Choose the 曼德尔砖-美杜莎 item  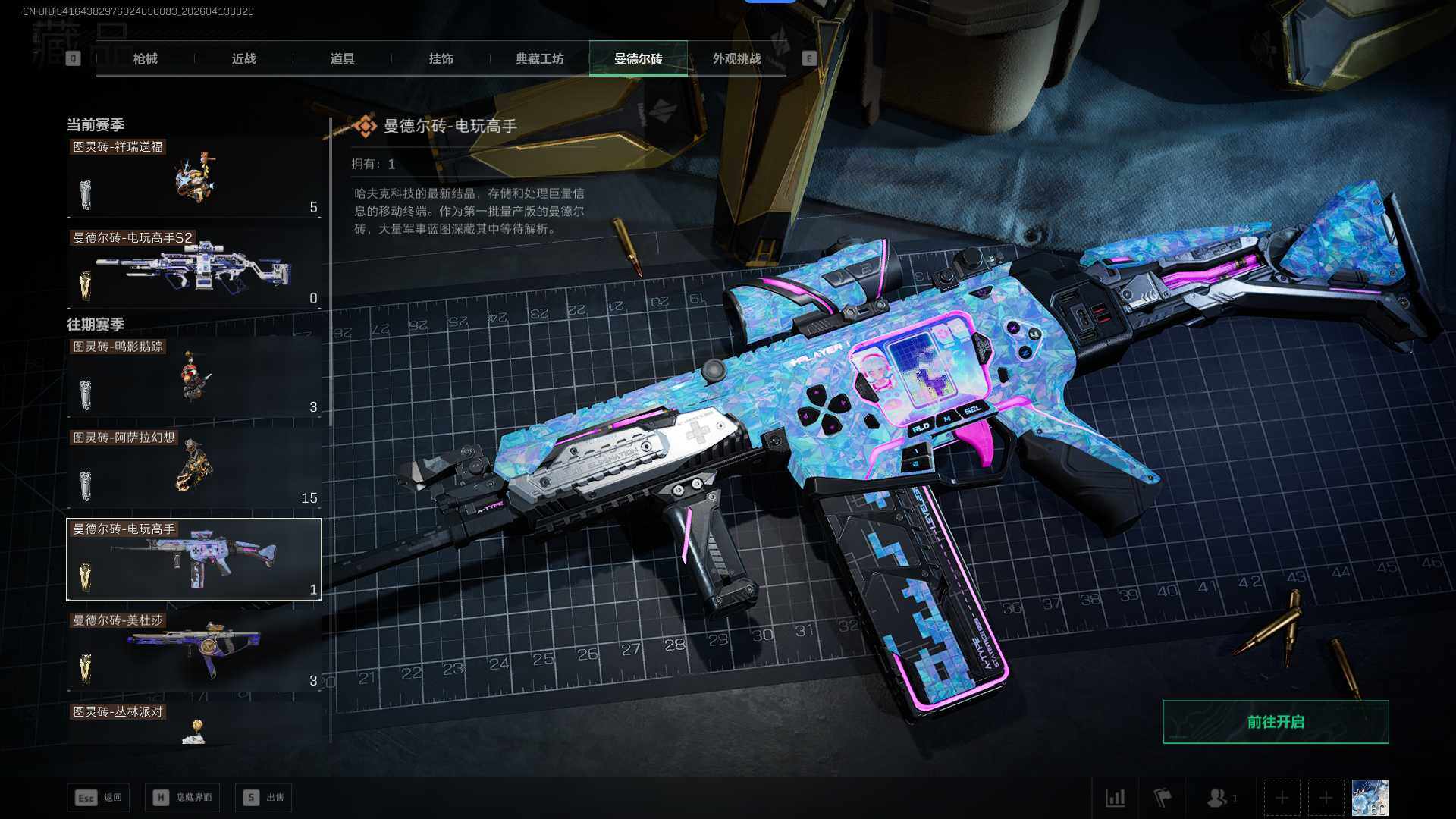coord(194,651)
